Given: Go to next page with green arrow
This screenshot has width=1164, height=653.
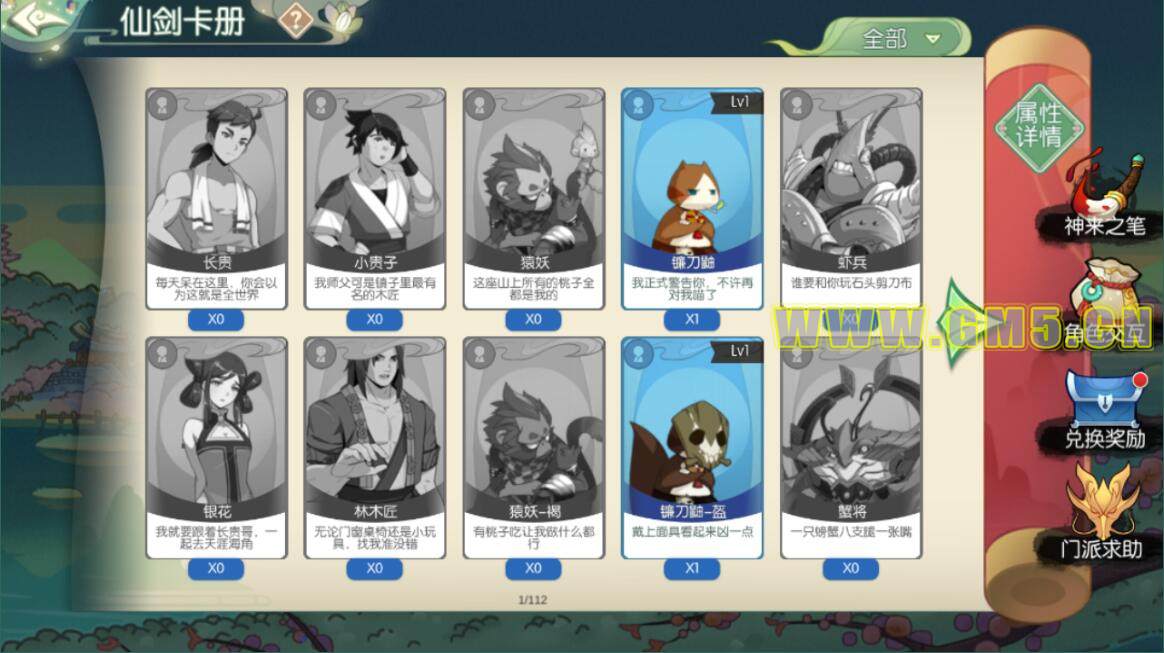Looking at the screenshot, I should point(956,322).
